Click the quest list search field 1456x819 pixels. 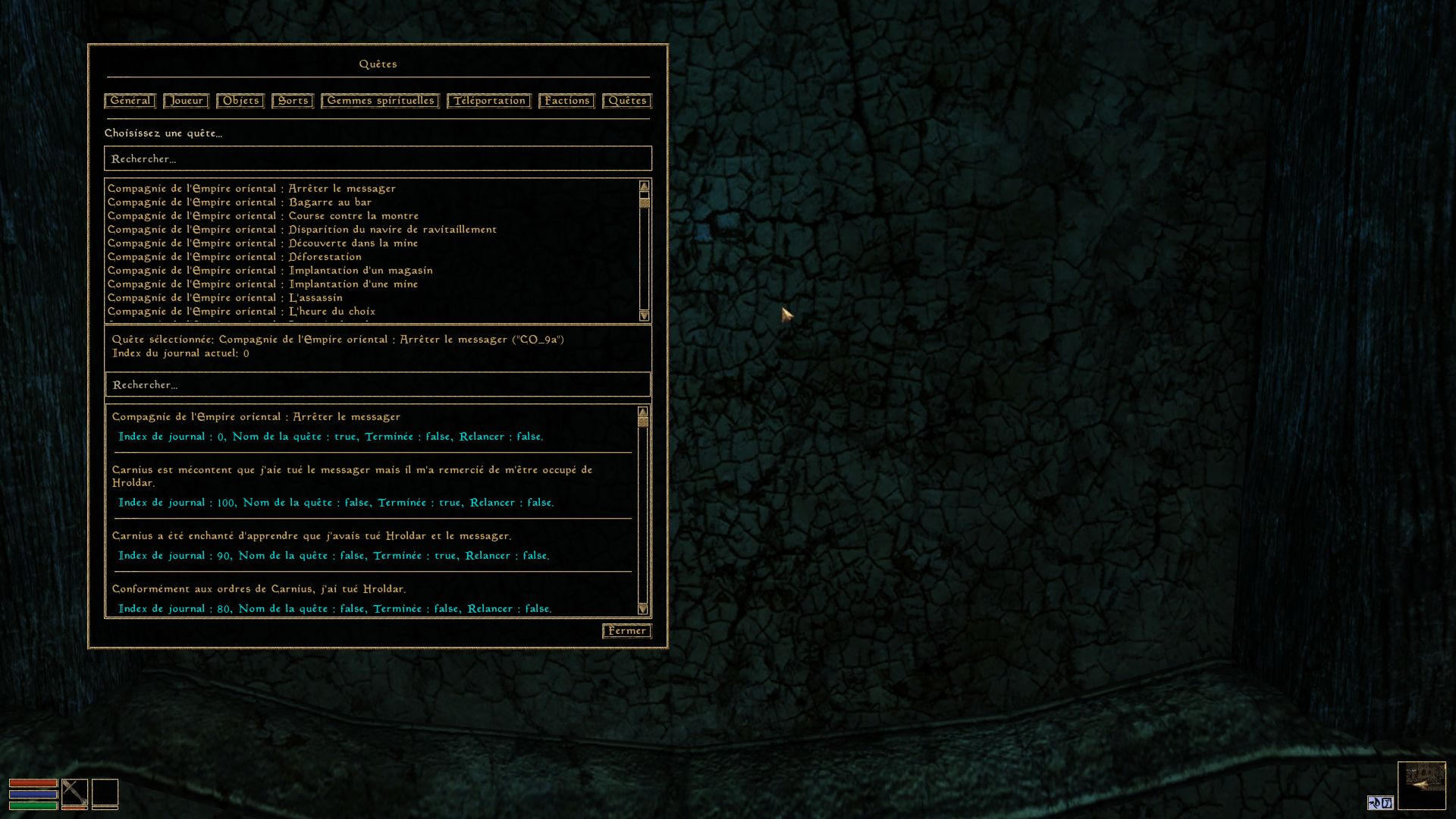pyautogui.click(x=378, y=158)
